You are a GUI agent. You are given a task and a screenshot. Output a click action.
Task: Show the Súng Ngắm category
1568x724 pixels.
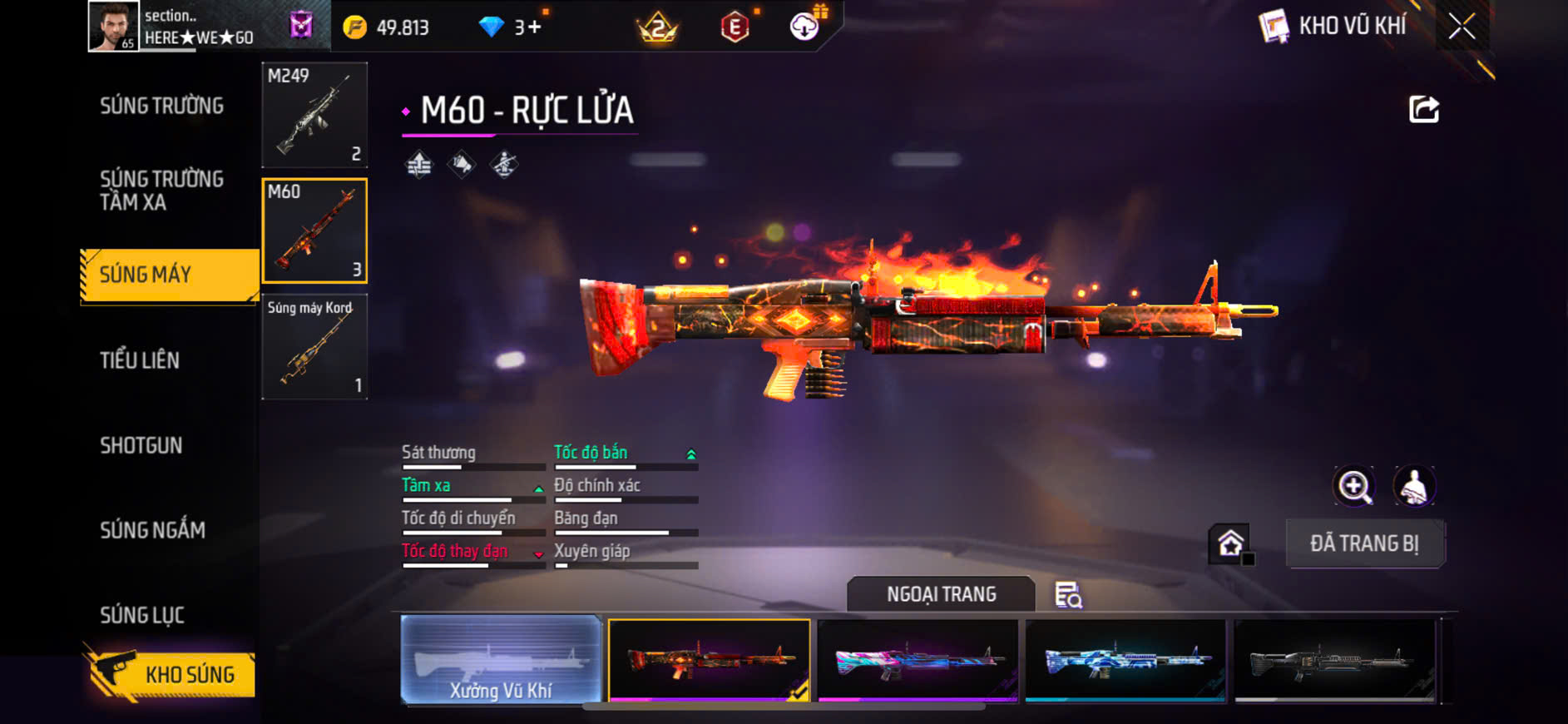[x=152, y=530]
